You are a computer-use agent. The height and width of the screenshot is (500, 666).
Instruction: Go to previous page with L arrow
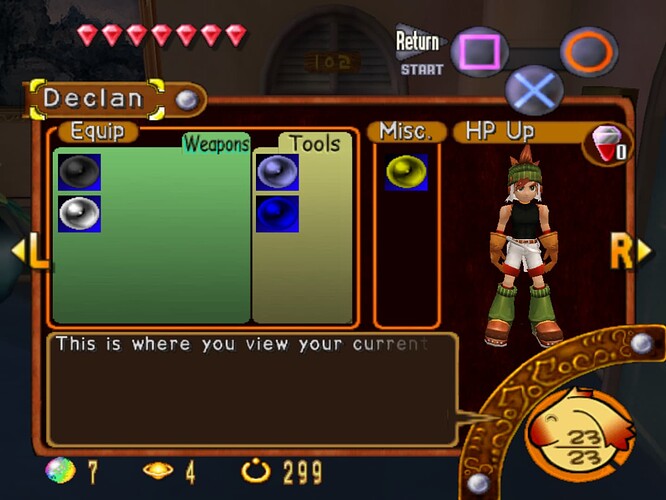(x=28, y=252)
